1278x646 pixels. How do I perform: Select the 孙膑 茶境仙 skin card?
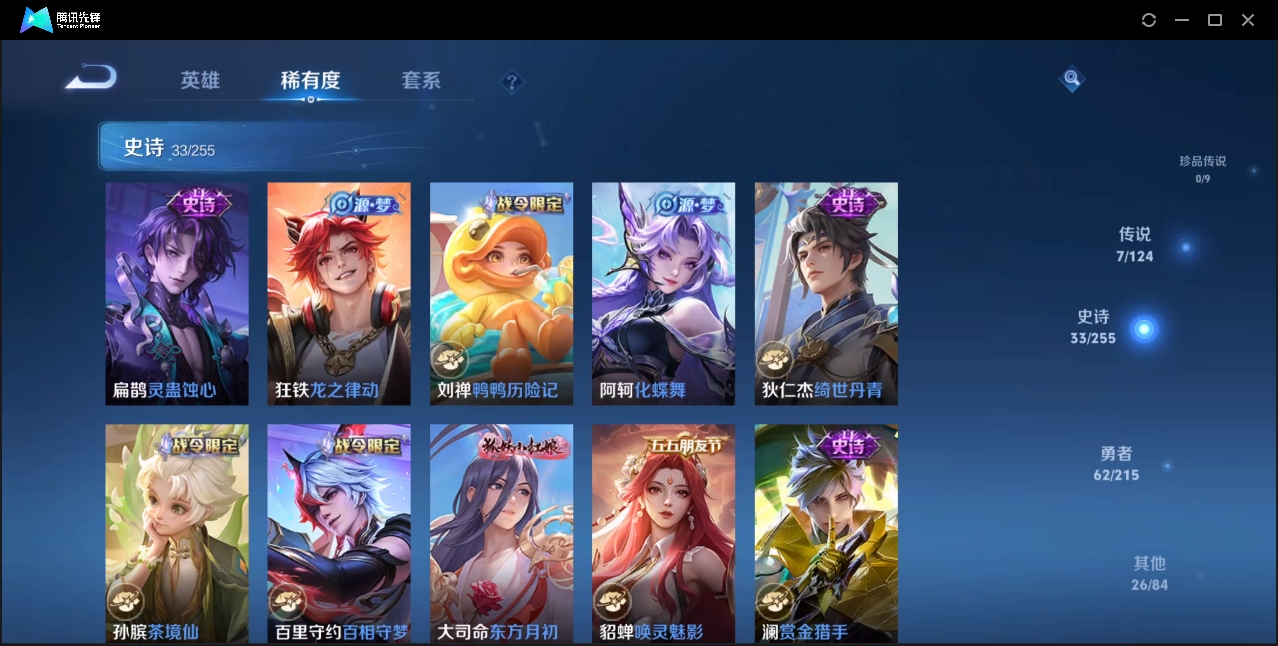177,533
